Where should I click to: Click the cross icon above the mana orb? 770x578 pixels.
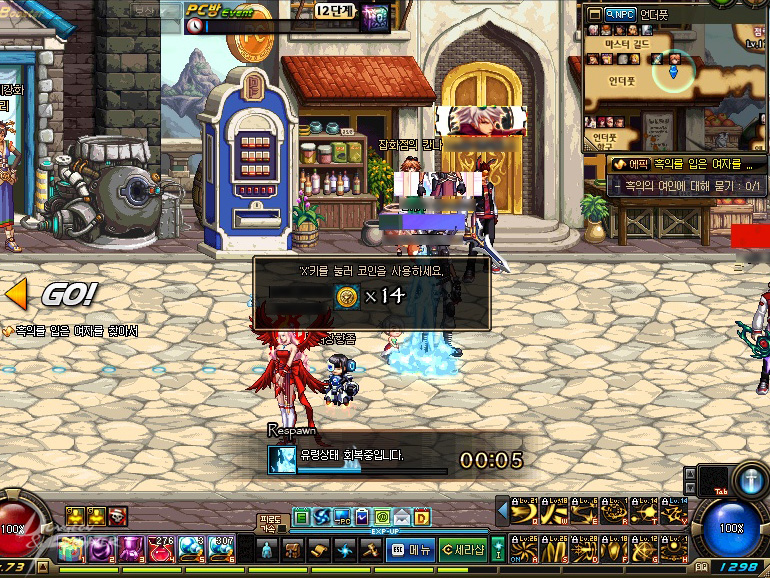750,480
